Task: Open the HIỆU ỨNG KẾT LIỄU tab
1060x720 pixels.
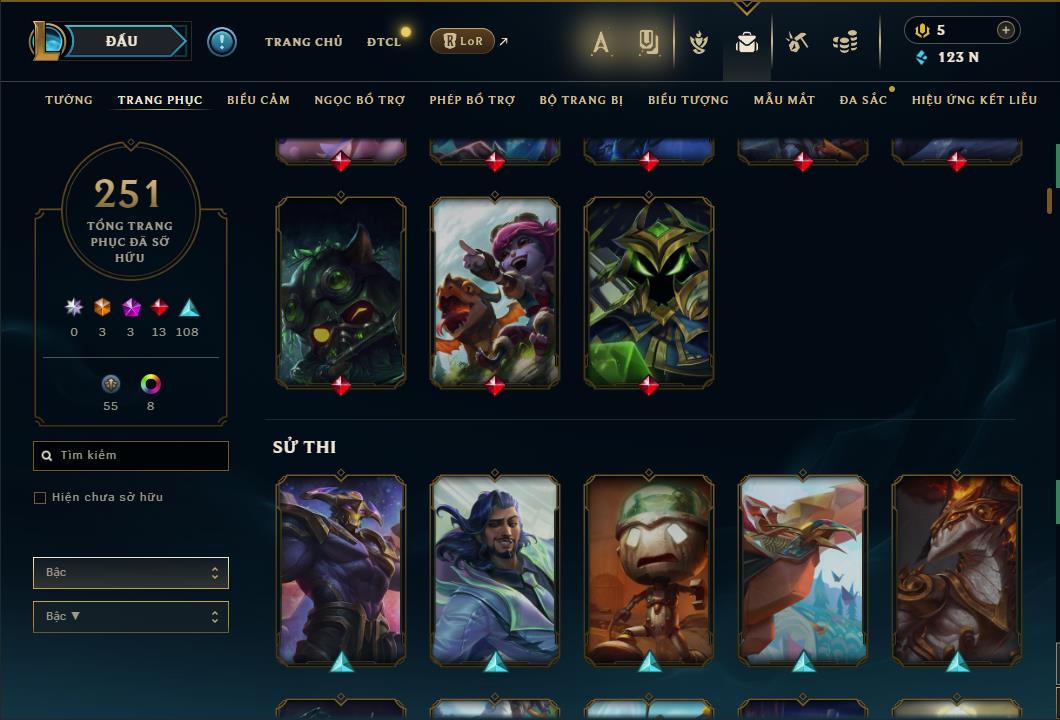Action: [x=974, y=100]
